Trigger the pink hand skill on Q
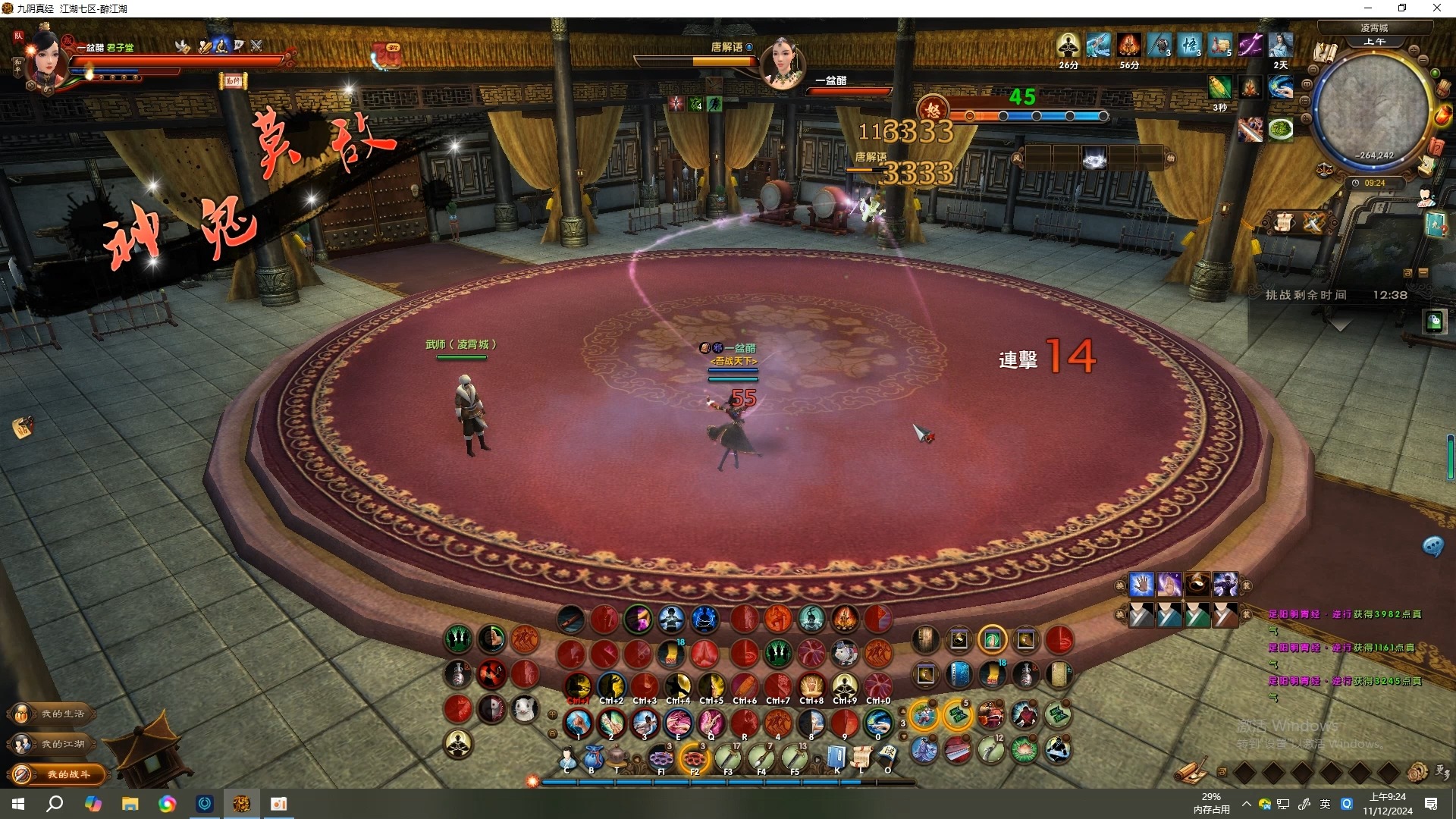The image size is (1456, 819). point(711,723)
